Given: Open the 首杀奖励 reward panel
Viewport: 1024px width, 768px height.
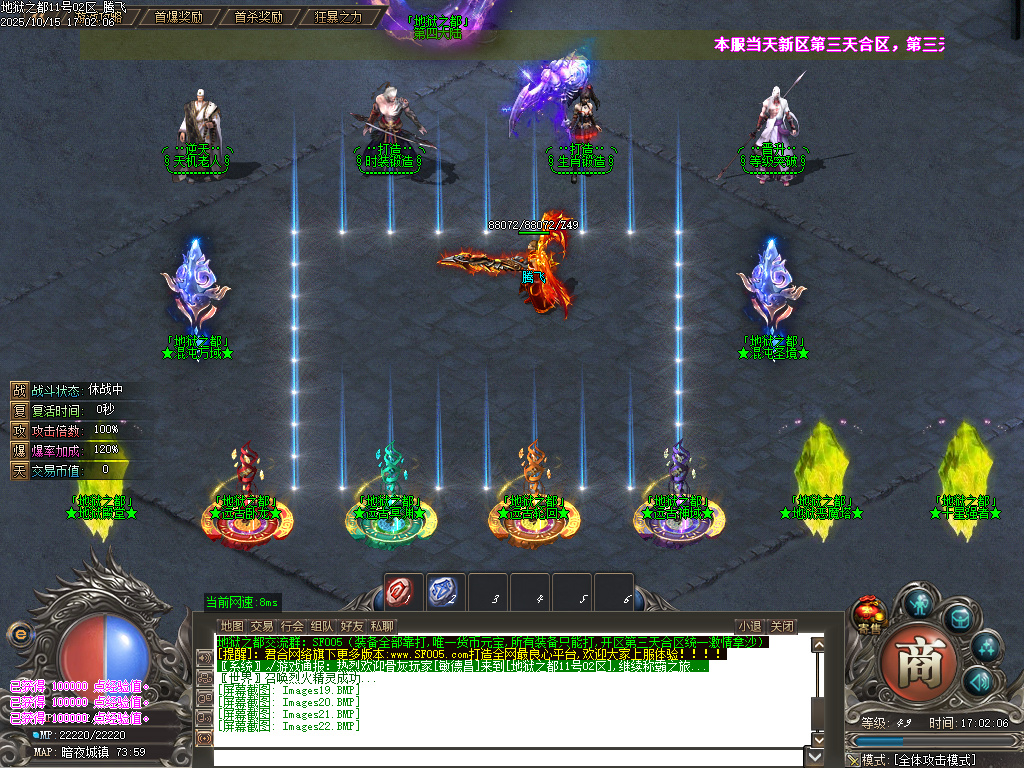Looking at the screenshot, I should click(258, 17).
